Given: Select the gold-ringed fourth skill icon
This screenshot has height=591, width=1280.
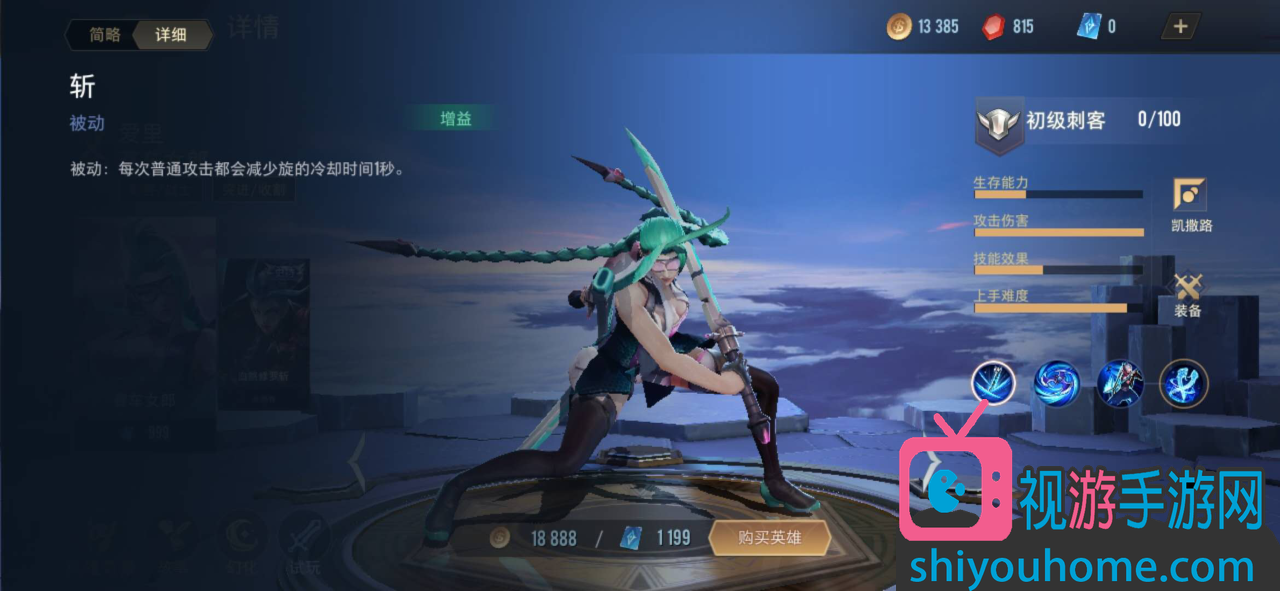Looking at the screenshot, I should pyautogui.click(x=1184, y=383).
